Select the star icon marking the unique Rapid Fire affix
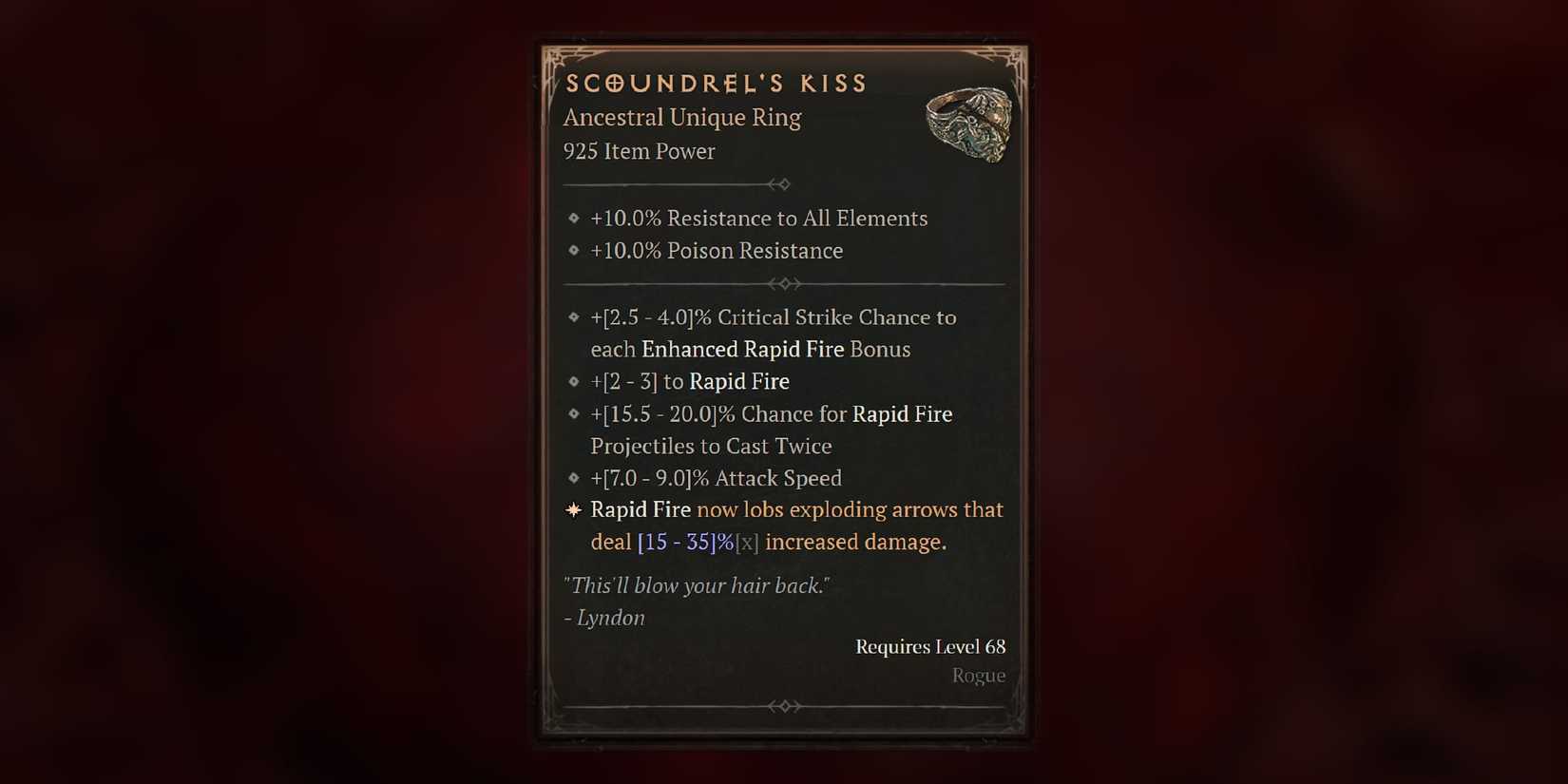Image resolution: width=1568 pixels, height=784 pixels. tap(573, 509)
